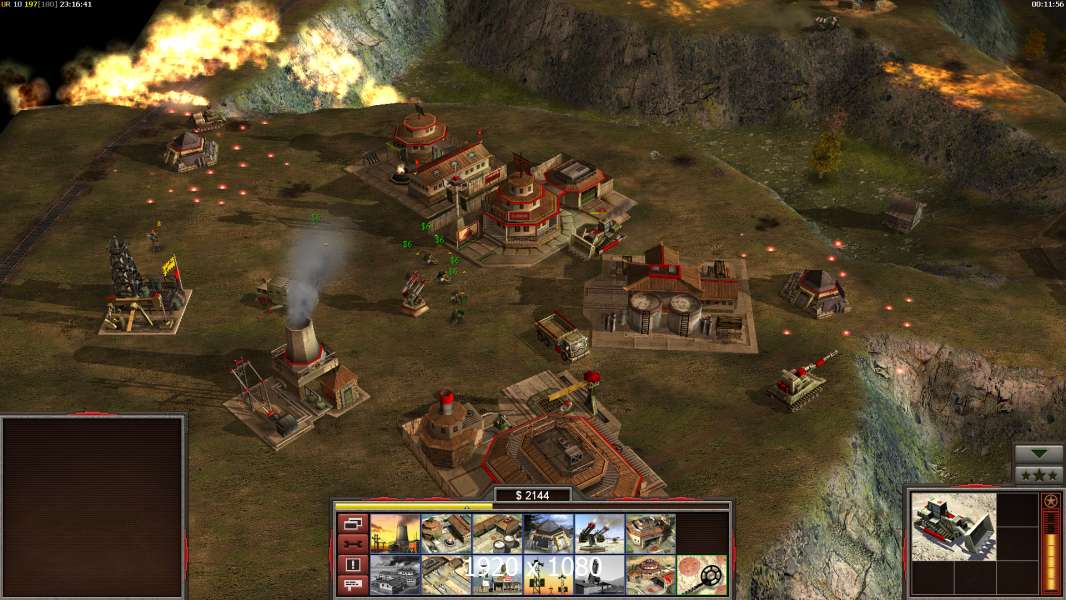Open the chat message button
1066x600 pixels.
352,586
